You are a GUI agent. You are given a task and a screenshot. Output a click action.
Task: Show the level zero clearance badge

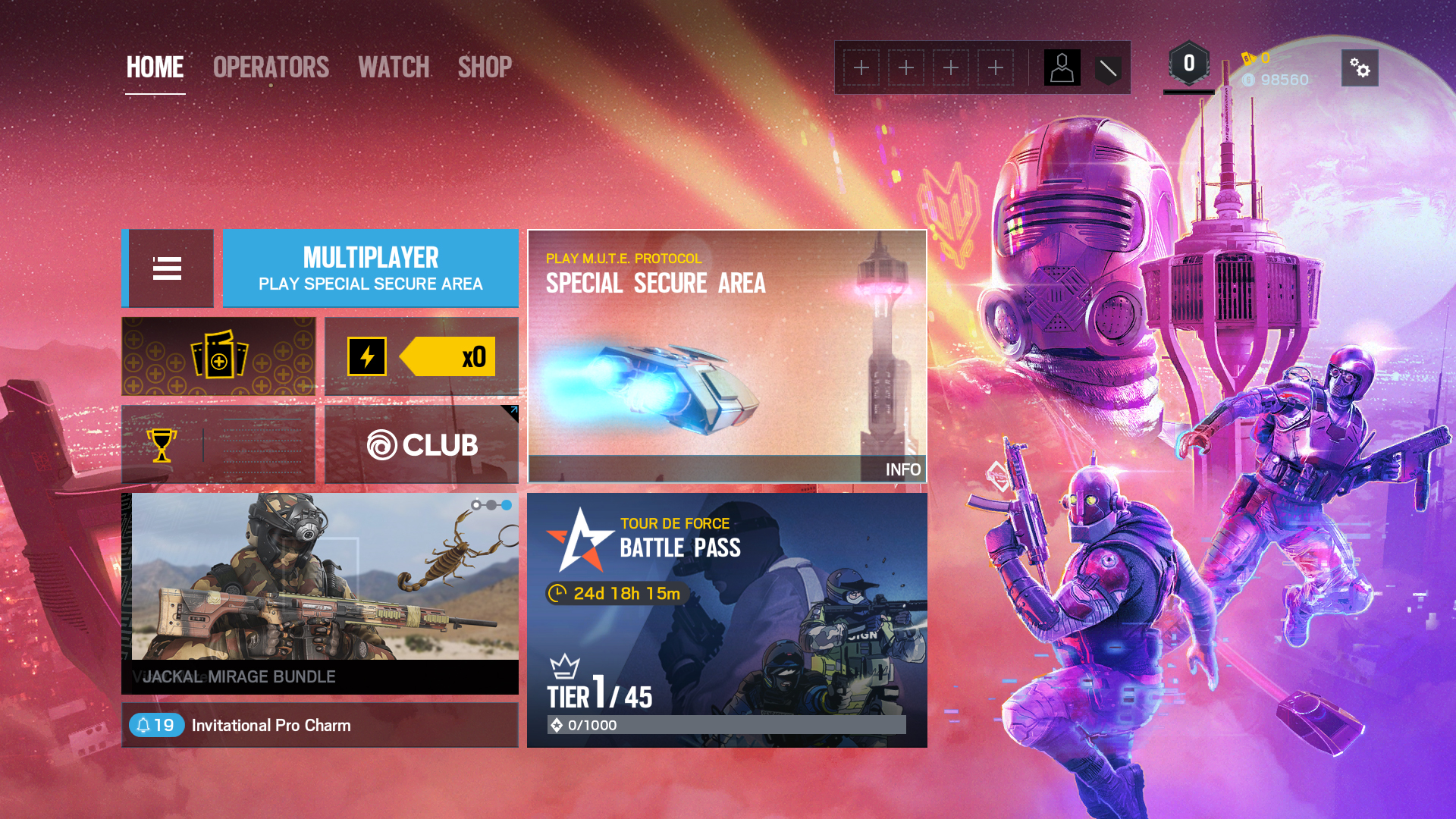click(x=1188, y=65)
